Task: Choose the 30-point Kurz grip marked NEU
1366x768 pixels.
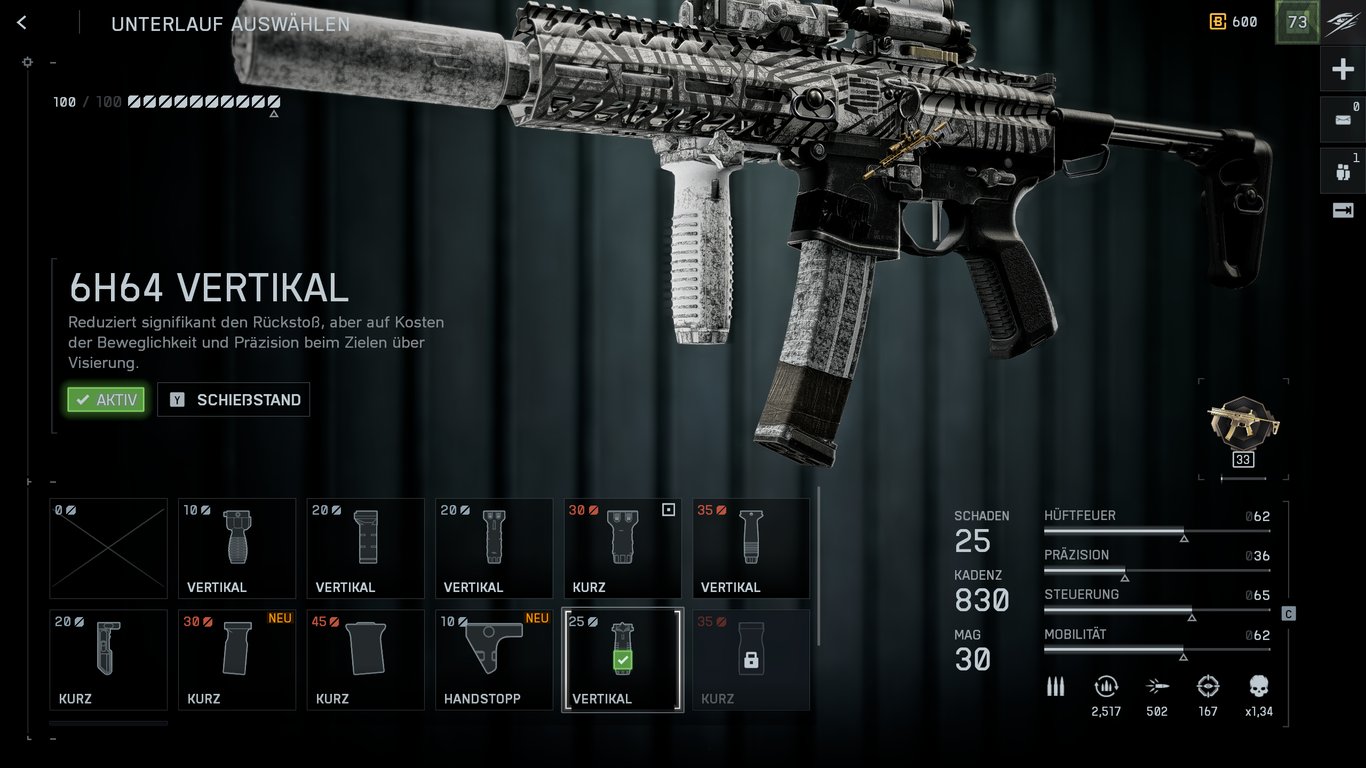Action: tap(237, 659)
